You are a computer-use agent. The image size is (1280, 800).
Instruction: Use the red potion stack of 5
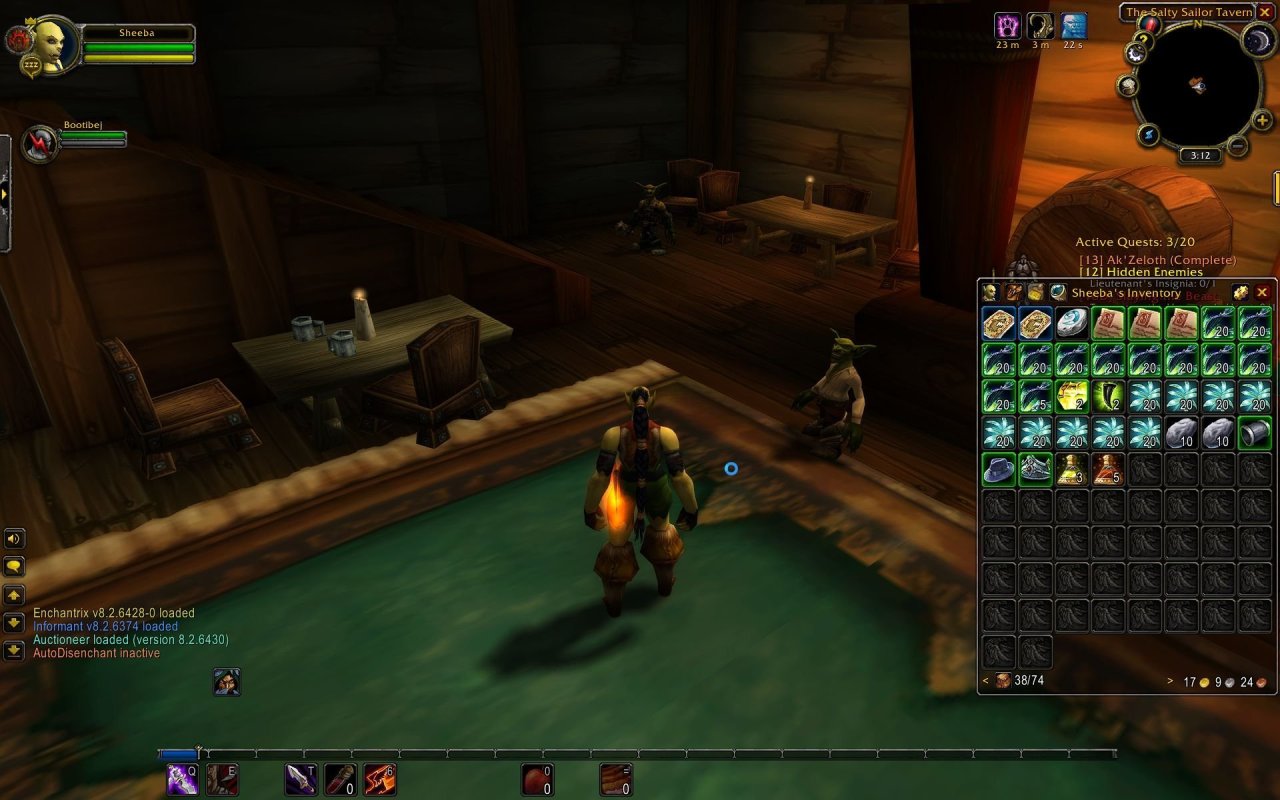pos(1109,468)
